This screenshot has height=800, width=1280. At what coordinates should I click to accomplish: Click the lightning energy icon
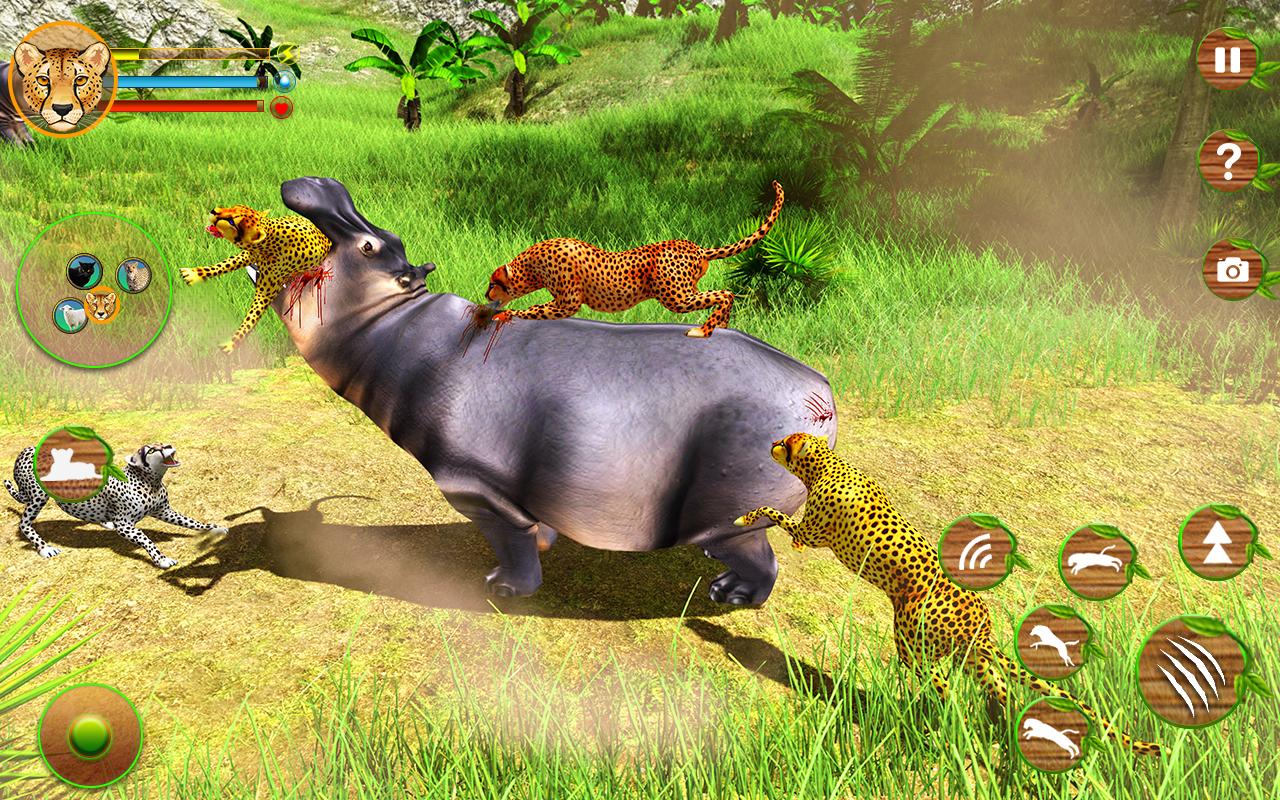point(287,55)
